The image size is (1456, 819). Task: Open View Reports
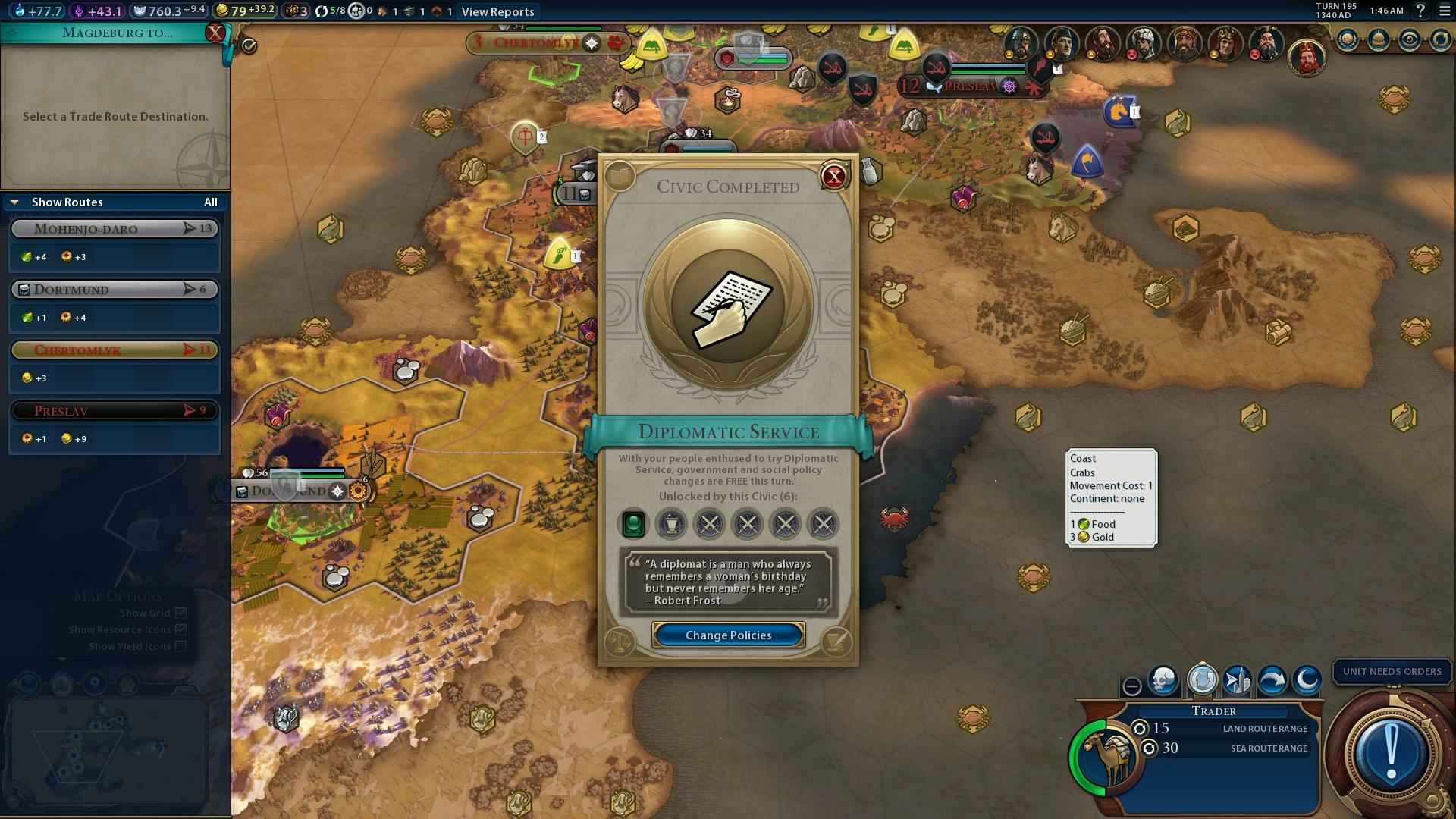coord(497,11)
